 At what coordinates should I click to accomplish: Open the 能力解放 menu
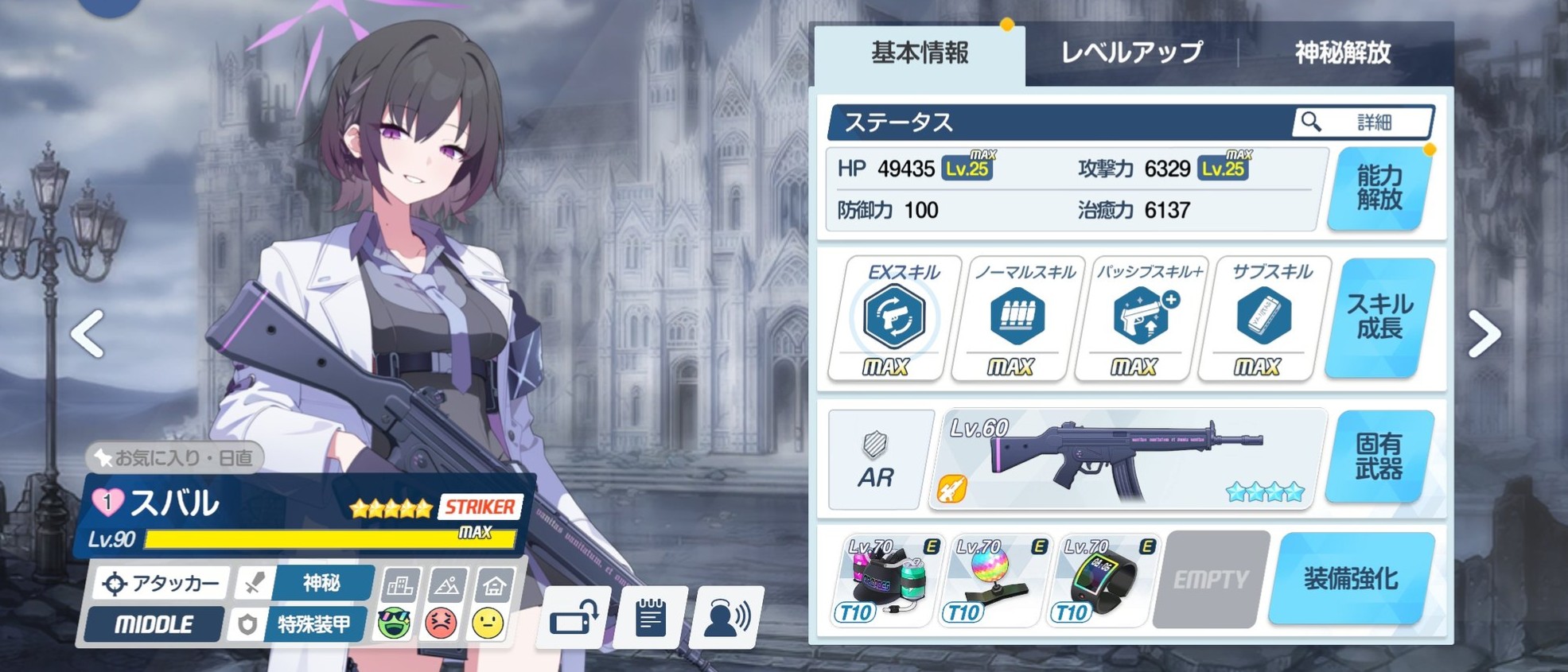coord(1379,188)
